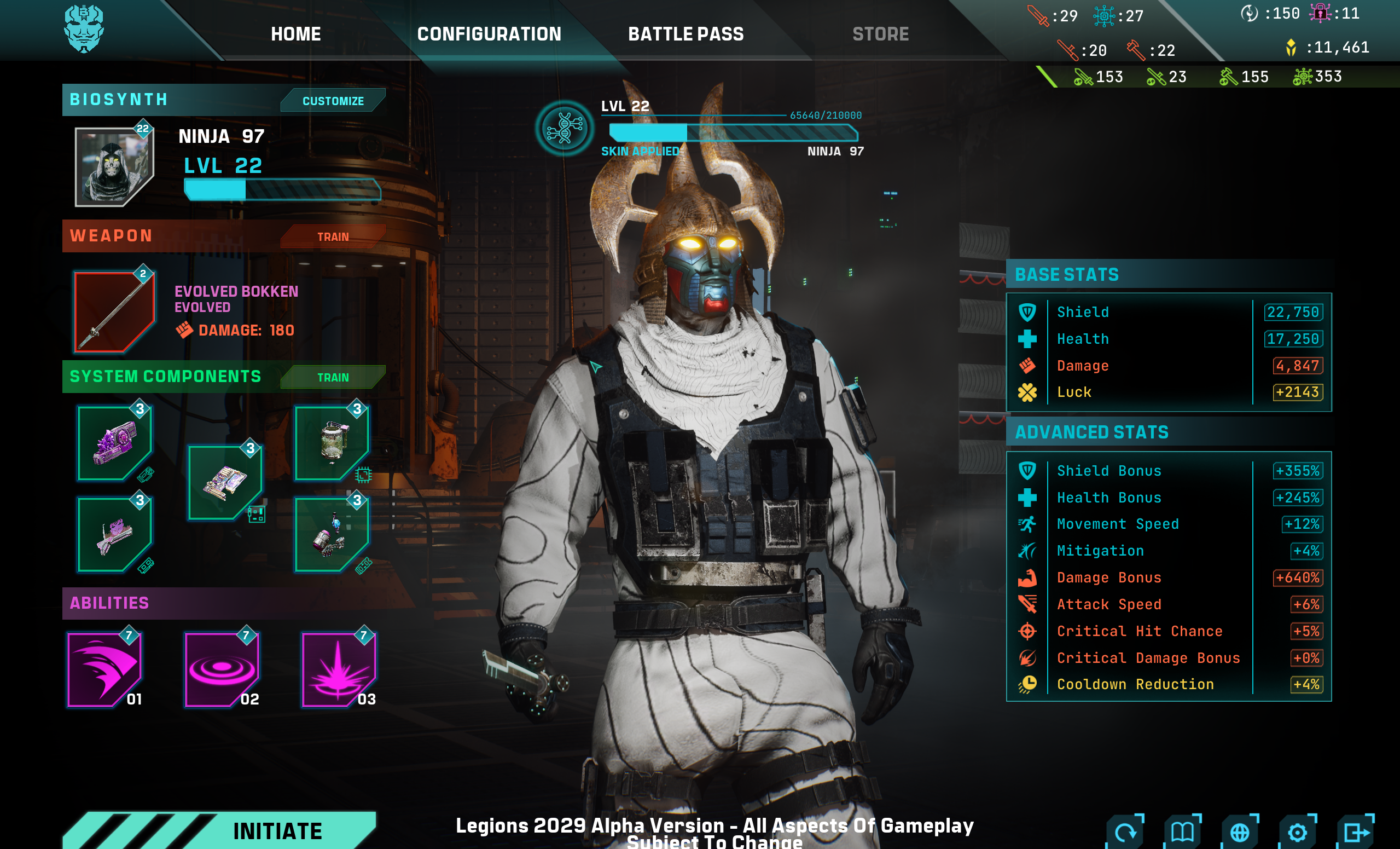Select the circuit board system component
This screenshot has height=849, width=1400.
225,482
